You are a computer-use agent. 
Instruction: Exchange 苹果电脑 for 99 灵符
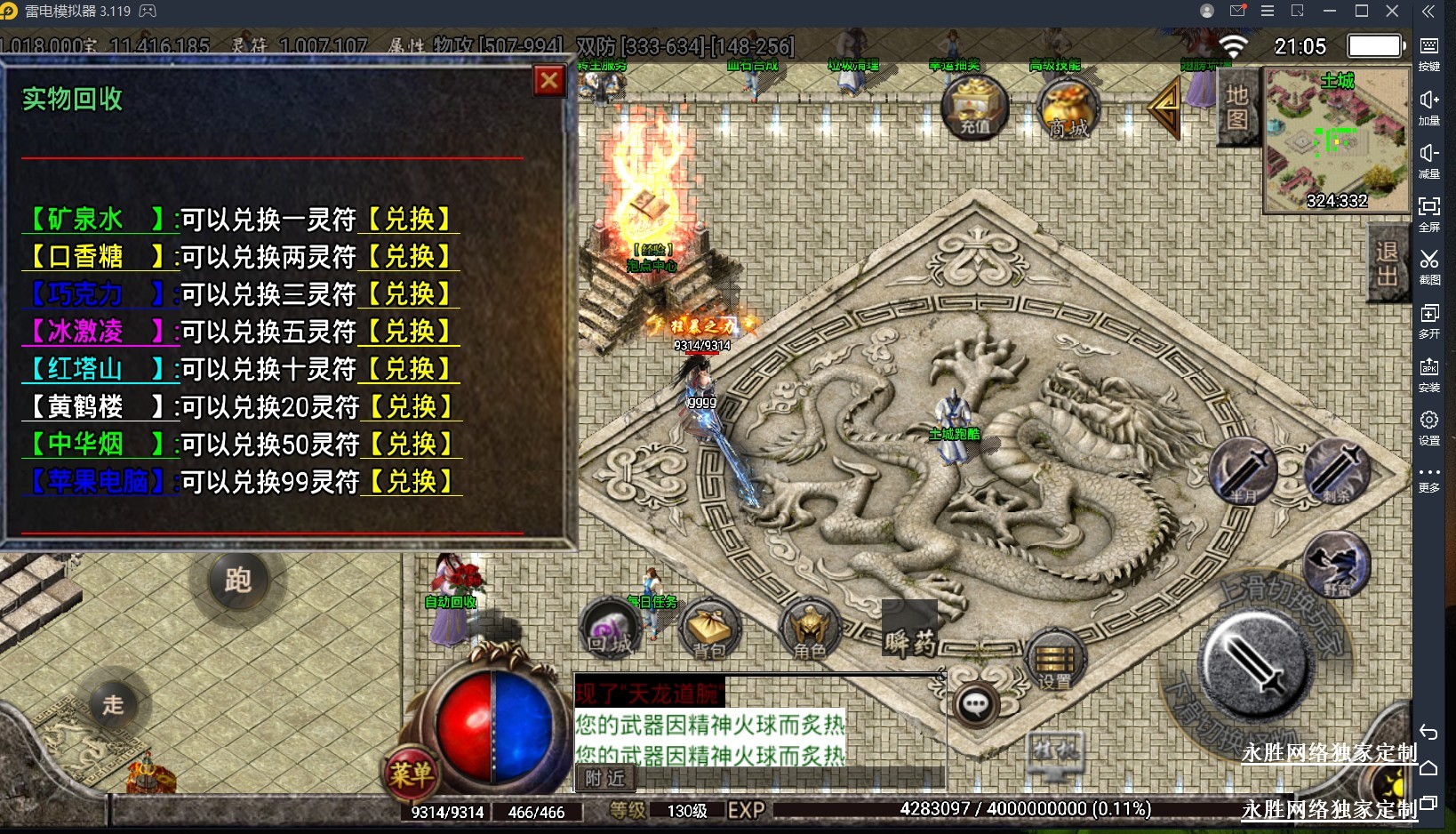(412, 481)
